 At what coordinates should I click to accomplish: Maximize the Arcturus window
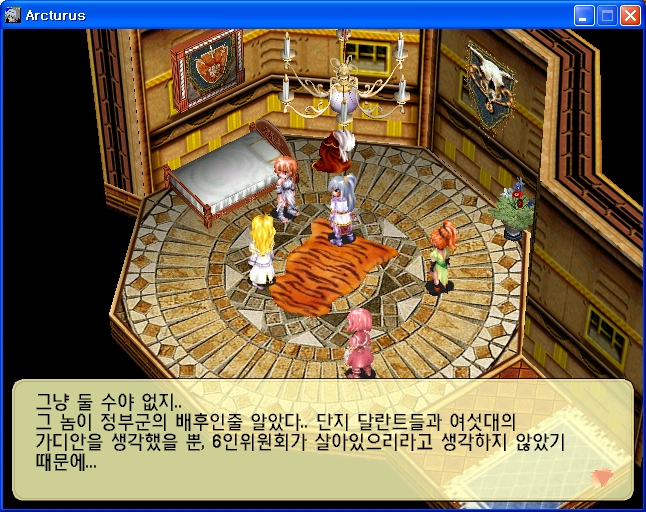tap(607, 15)
